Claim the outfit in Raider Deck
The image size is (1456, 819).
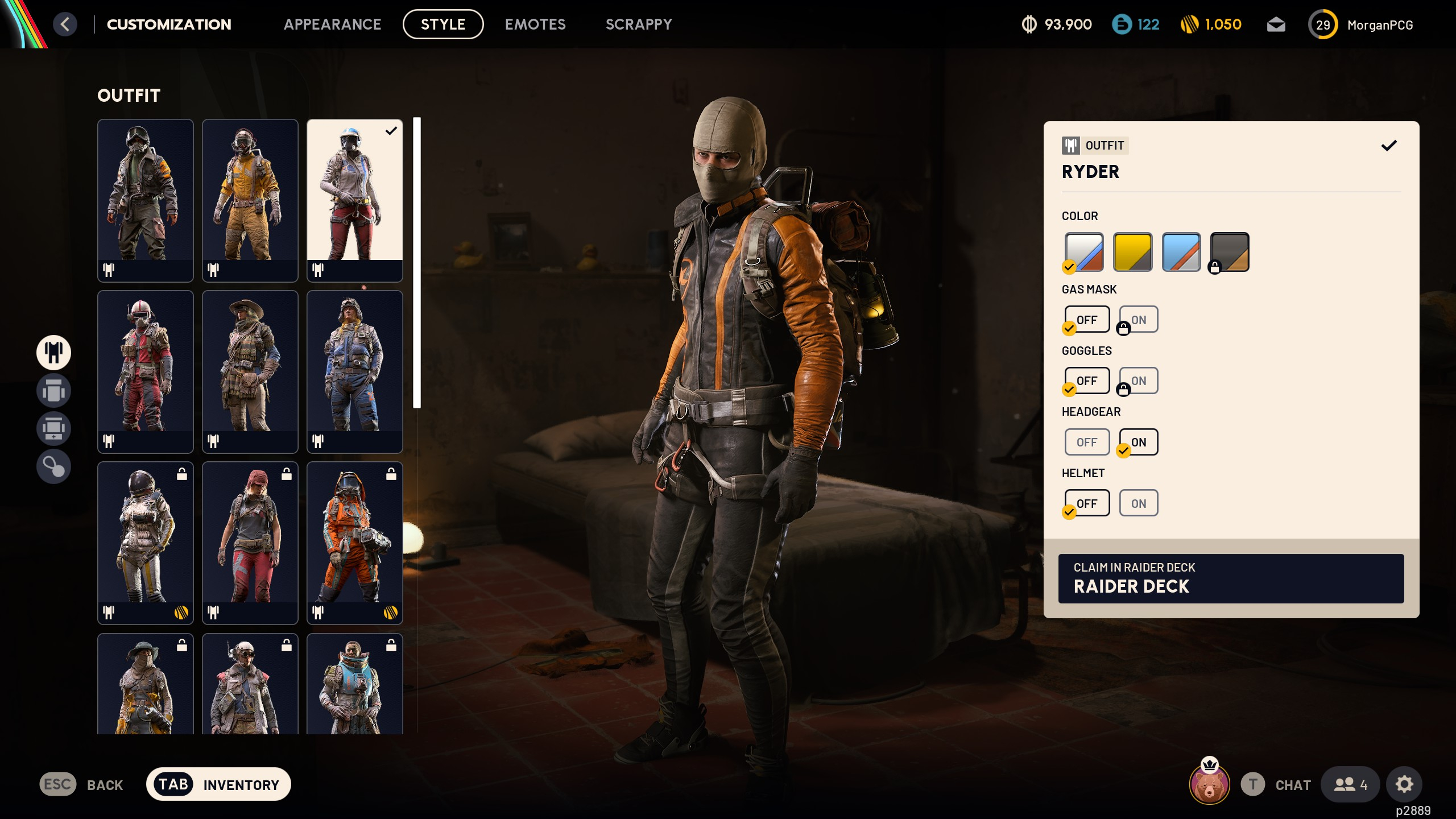(1230, 578)
